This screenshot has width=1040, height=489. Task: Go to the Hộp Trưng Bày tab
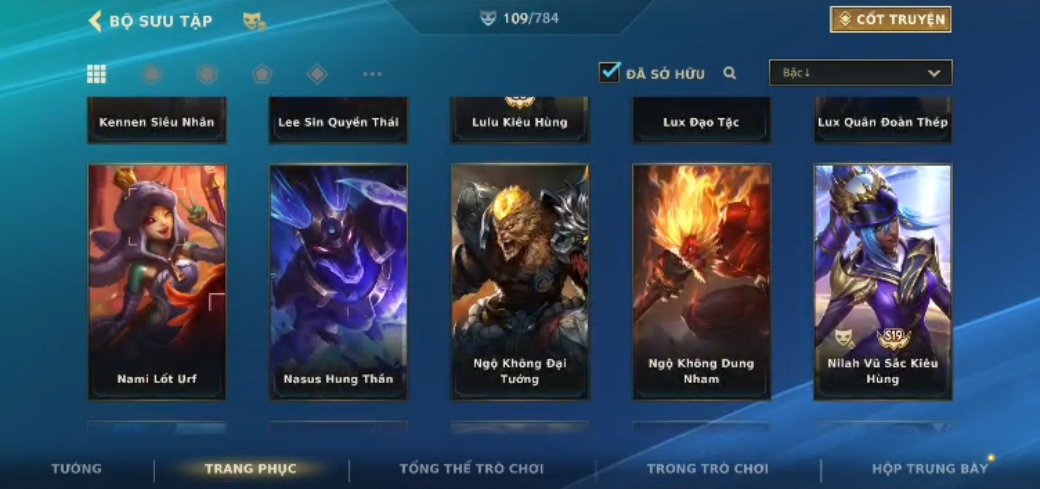929,469
